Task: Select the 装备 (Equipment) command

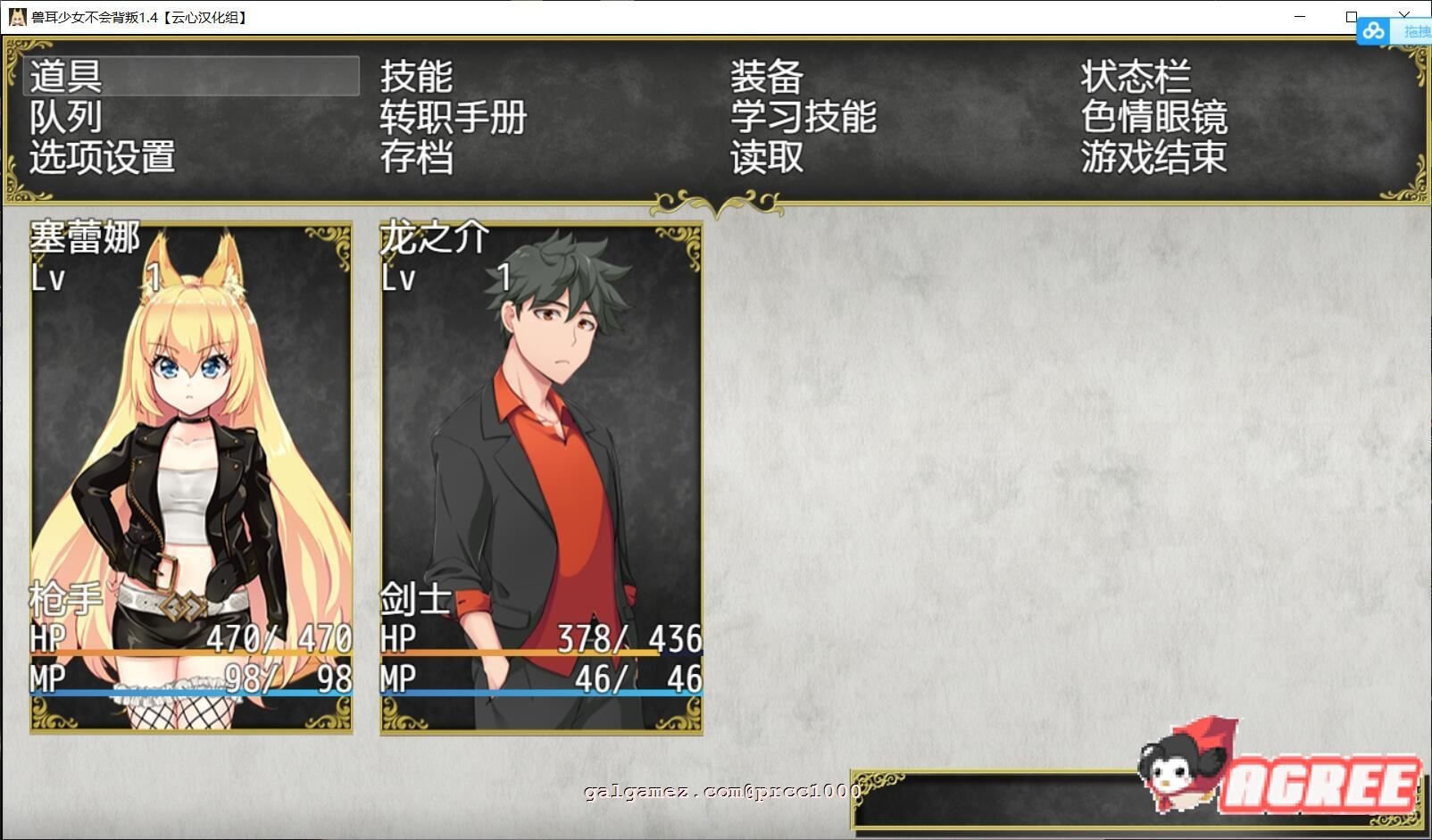Action: tap(763, 76)
